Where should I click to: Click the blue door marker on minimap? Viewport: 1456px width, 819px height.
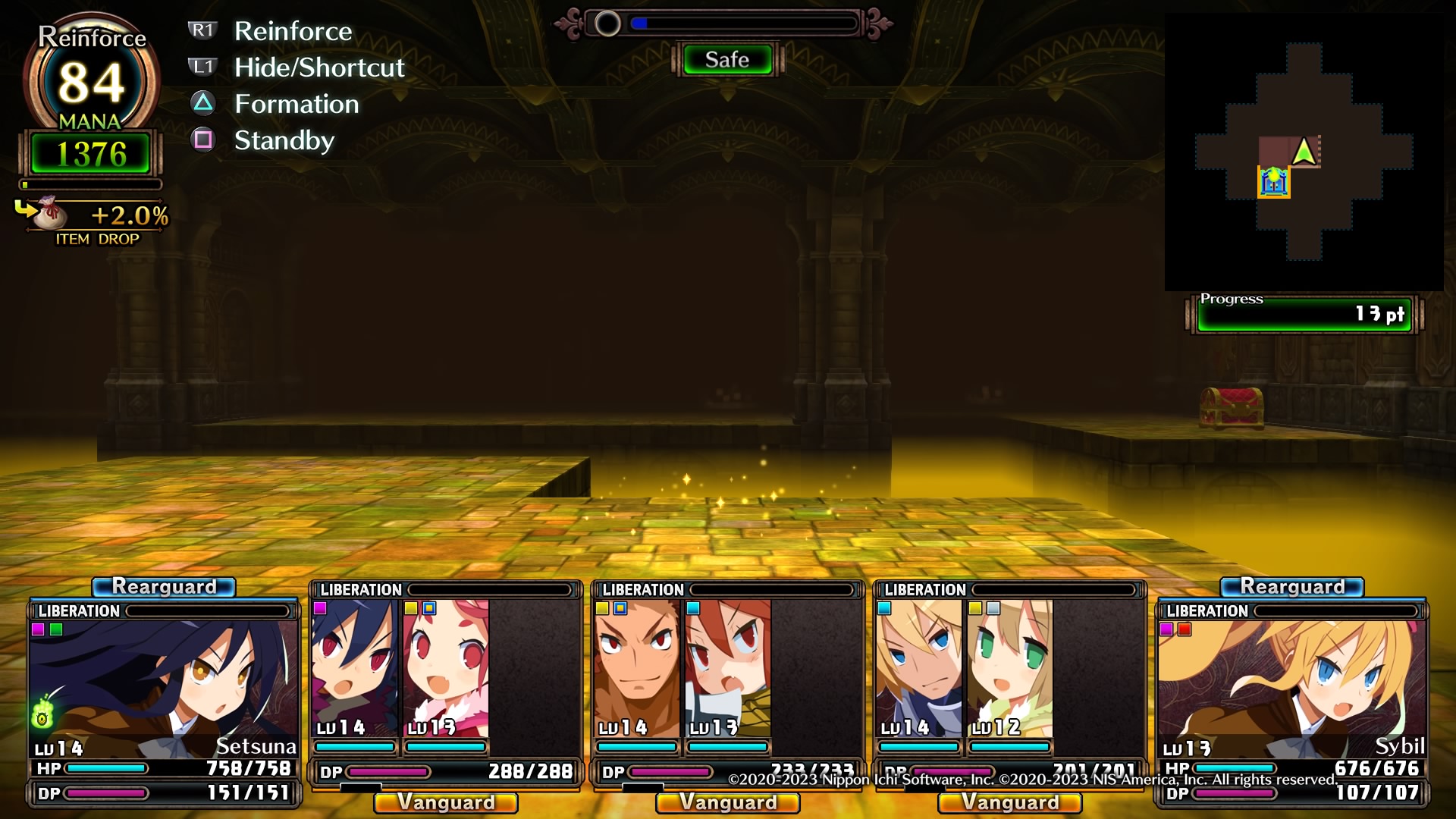[x=1274, y=182]
